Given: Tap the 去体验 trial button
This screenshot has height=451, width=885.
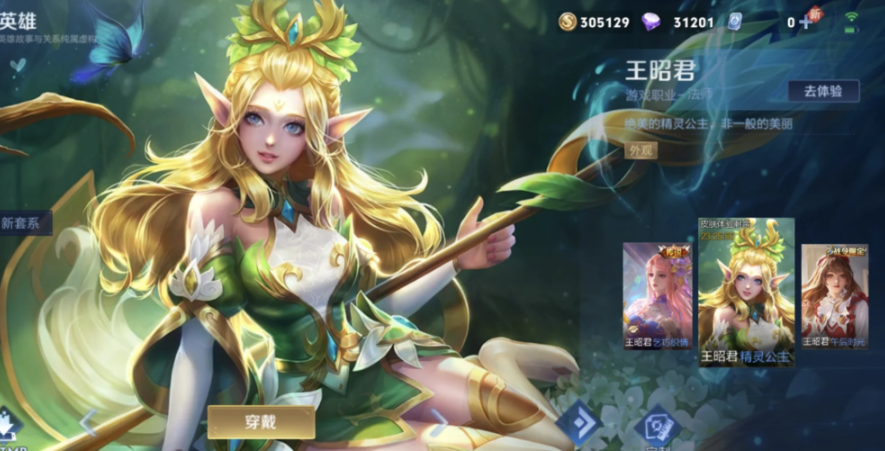Looking at the screenshot, I should click(823, 91).
